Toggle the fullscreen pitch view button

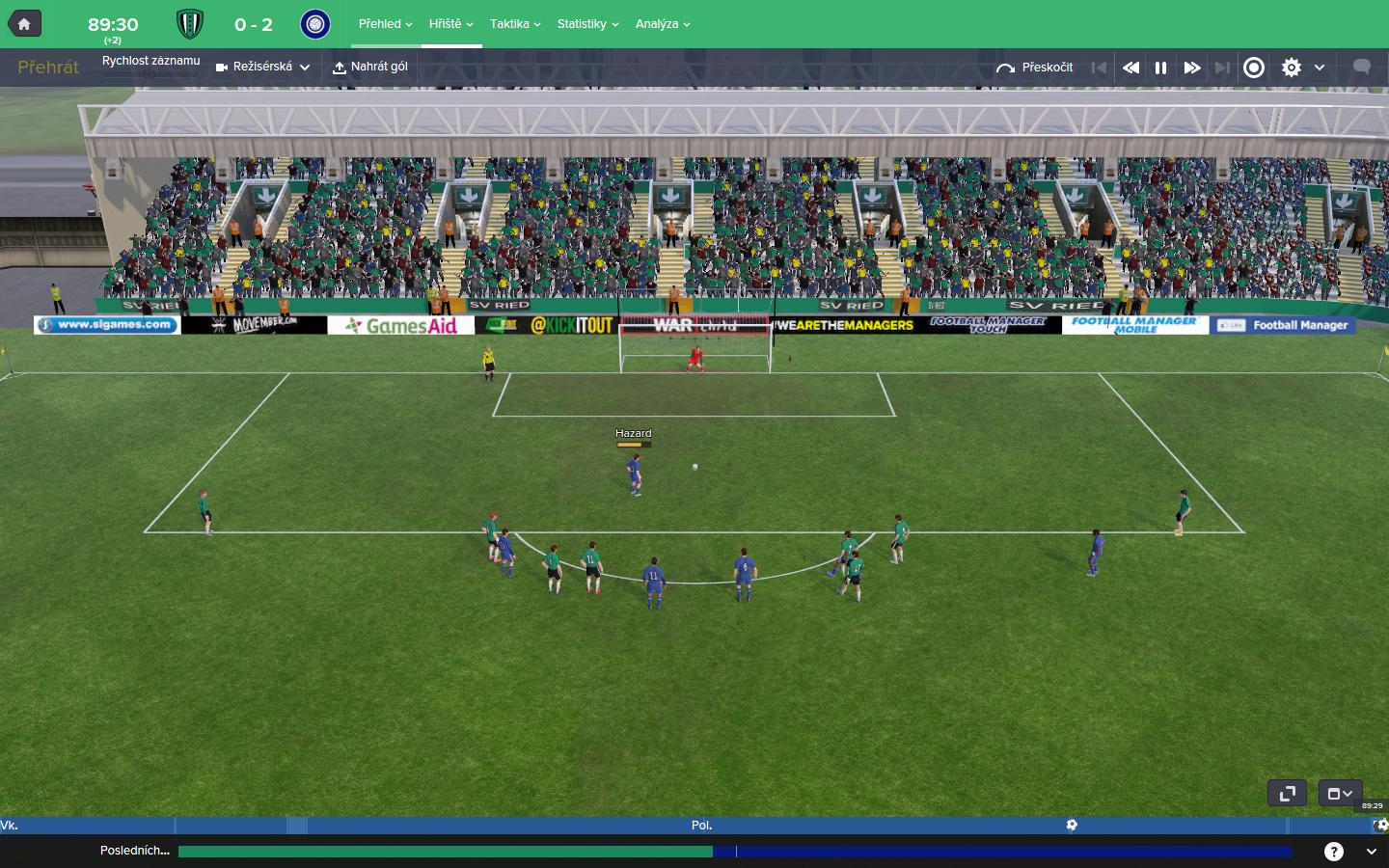click(x=1287, y=794)
